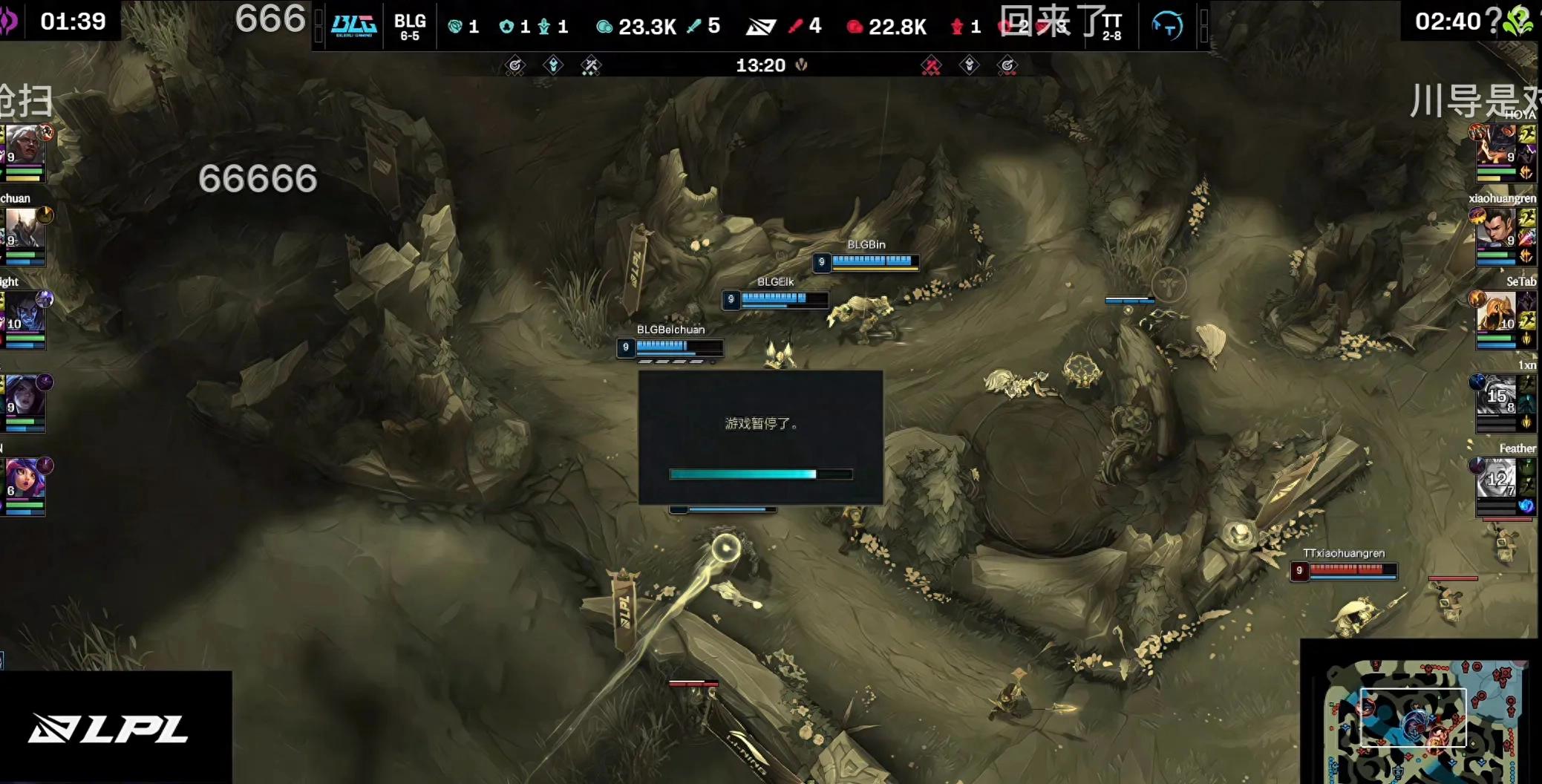1542x784 pixels.
Task: Select Feather's greyed-out champion portrait
Action: click(x=1495, y=480)
